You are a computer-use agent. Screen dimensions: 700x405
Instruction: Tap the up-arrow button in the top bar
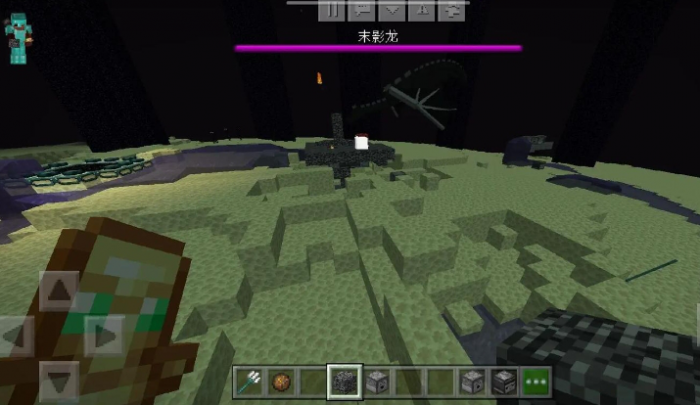tap(423, 10)
